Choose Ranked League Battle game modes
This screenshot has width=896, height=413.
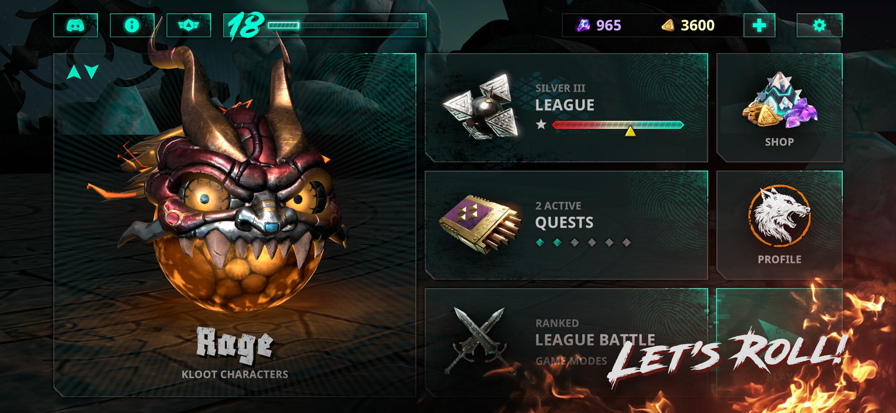coord(566,341)
